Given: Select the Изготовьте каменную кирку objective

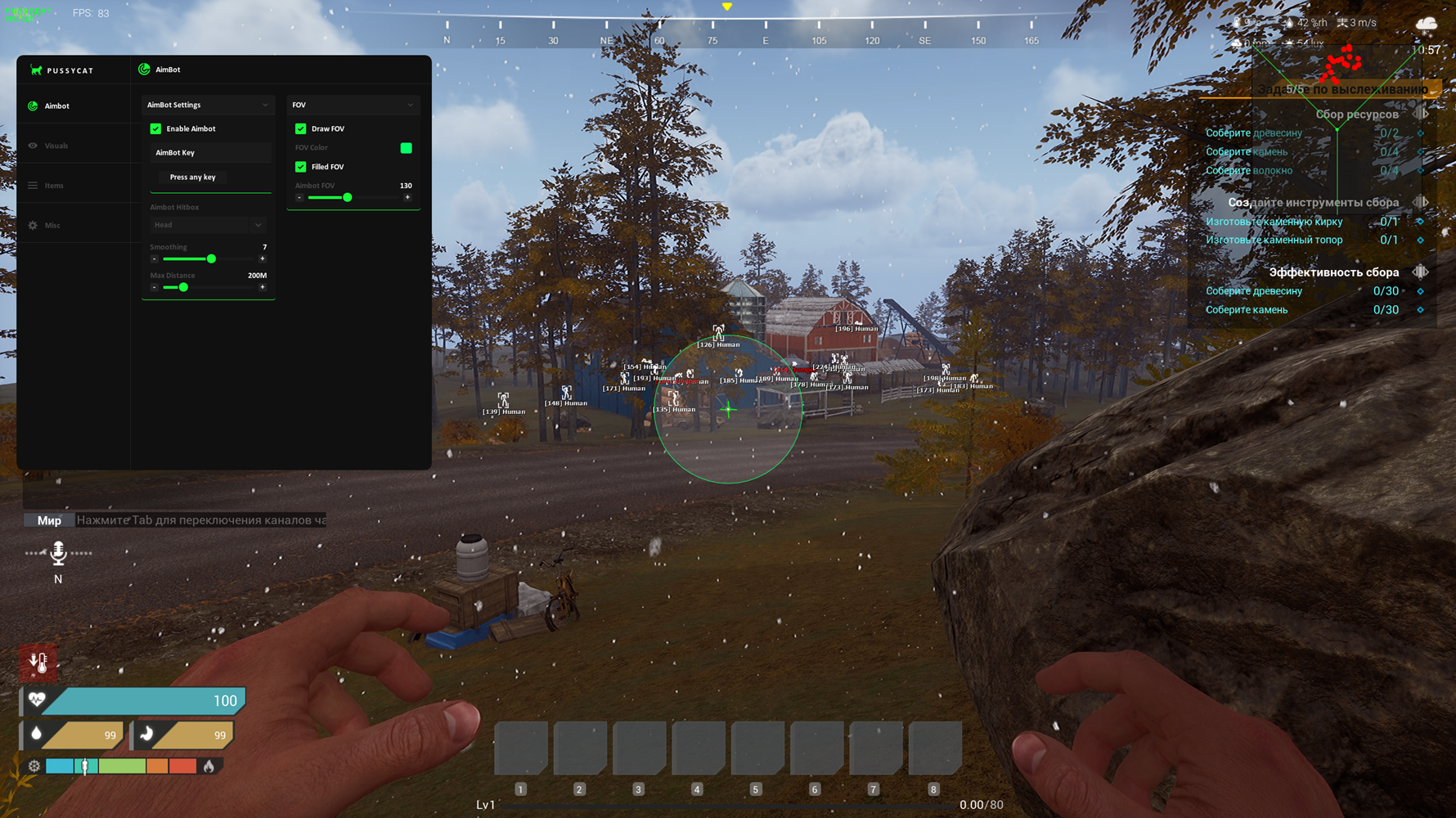Looking at the screenshot, I should (x=1274, y=222).
